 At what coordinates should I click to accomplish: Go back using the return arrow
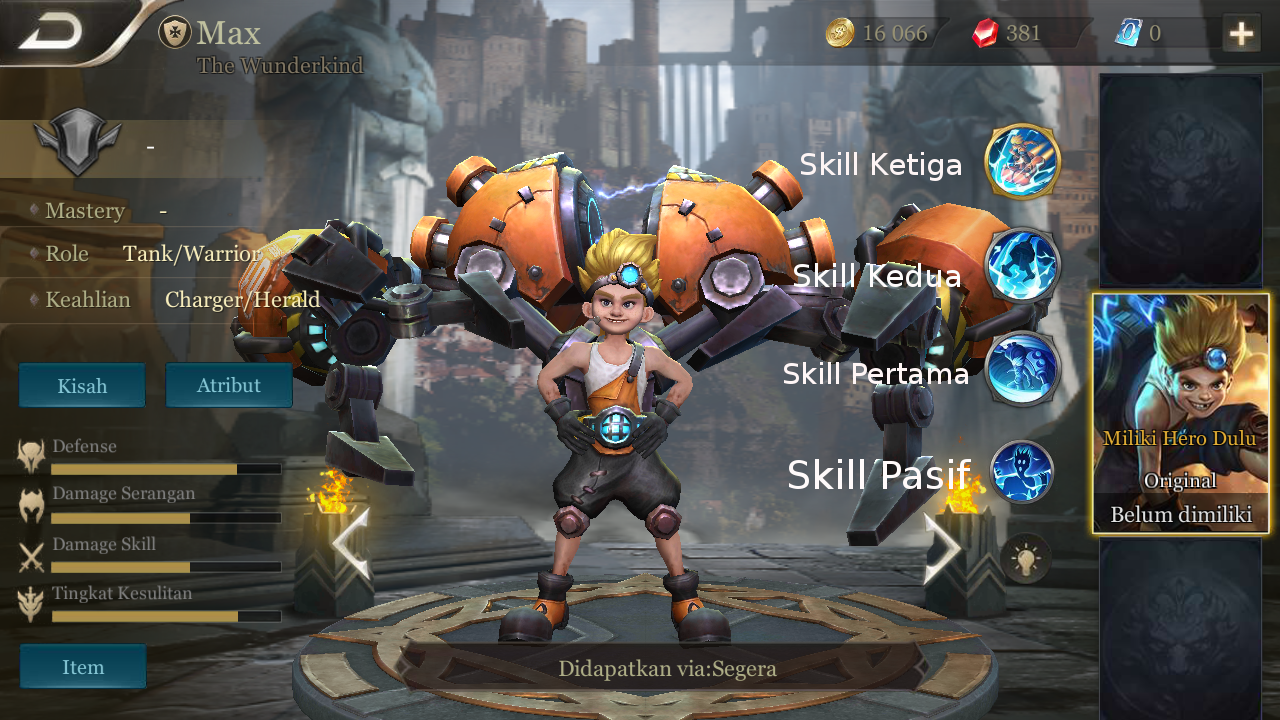(x=52, y=33)
